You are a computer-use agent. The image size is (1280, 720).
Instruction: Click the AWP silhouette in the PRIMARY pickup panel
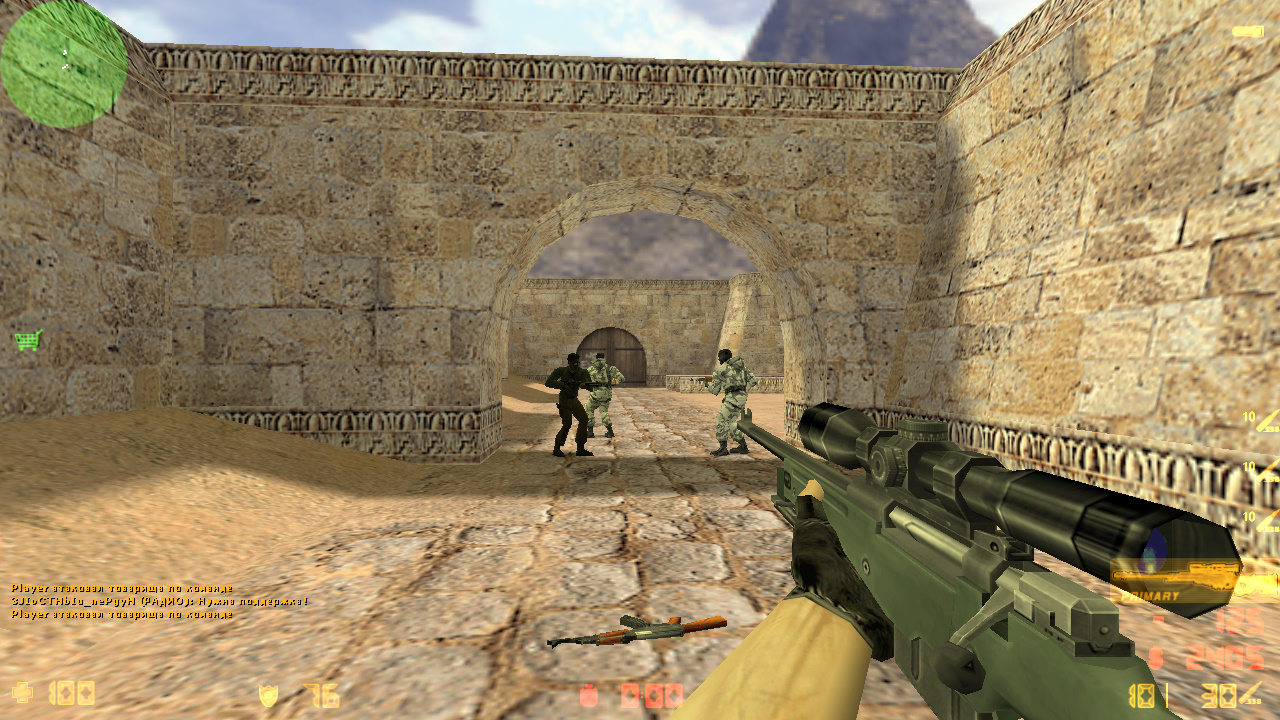pos(1180,575)
